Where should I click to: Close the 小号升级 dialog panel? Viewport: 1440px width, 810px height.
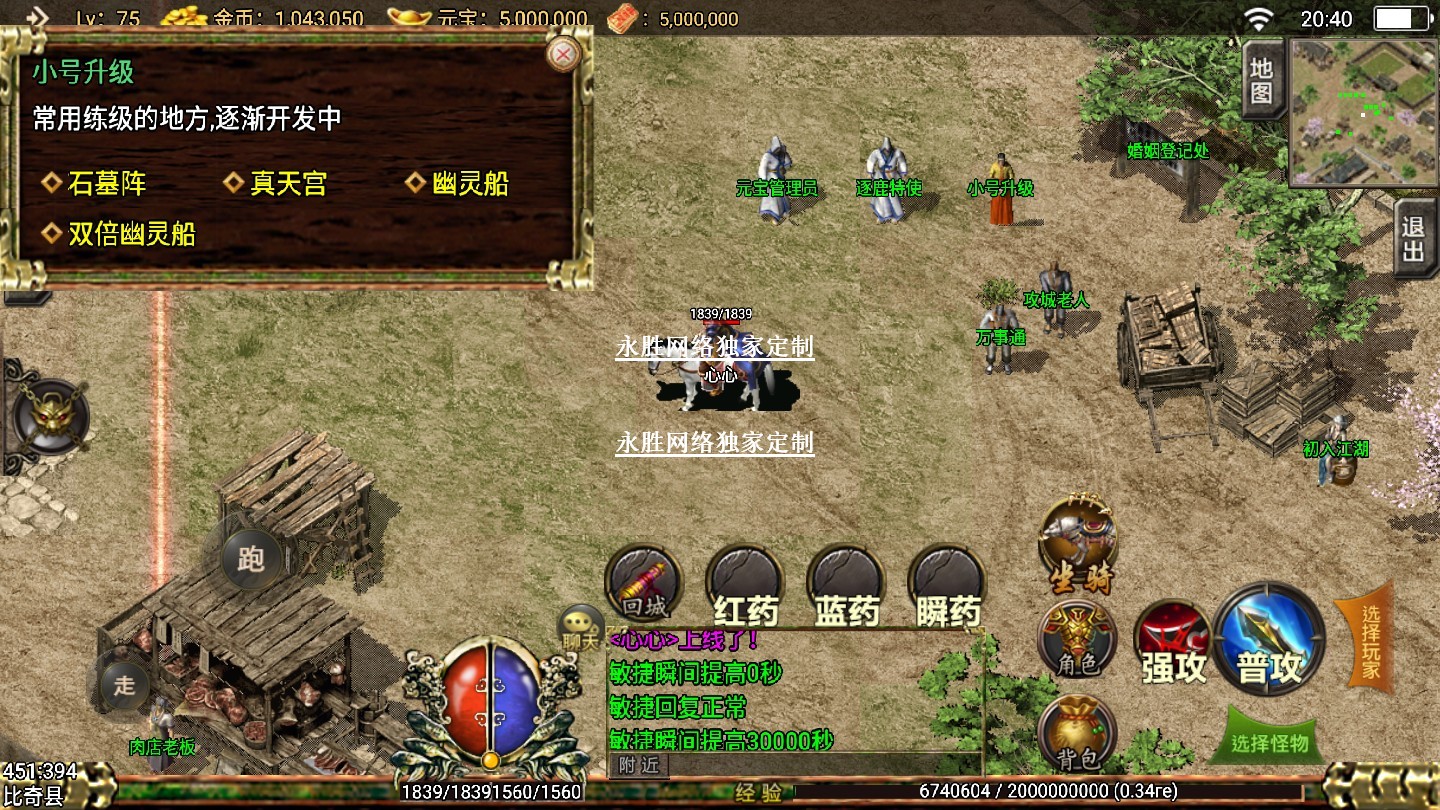564,54
